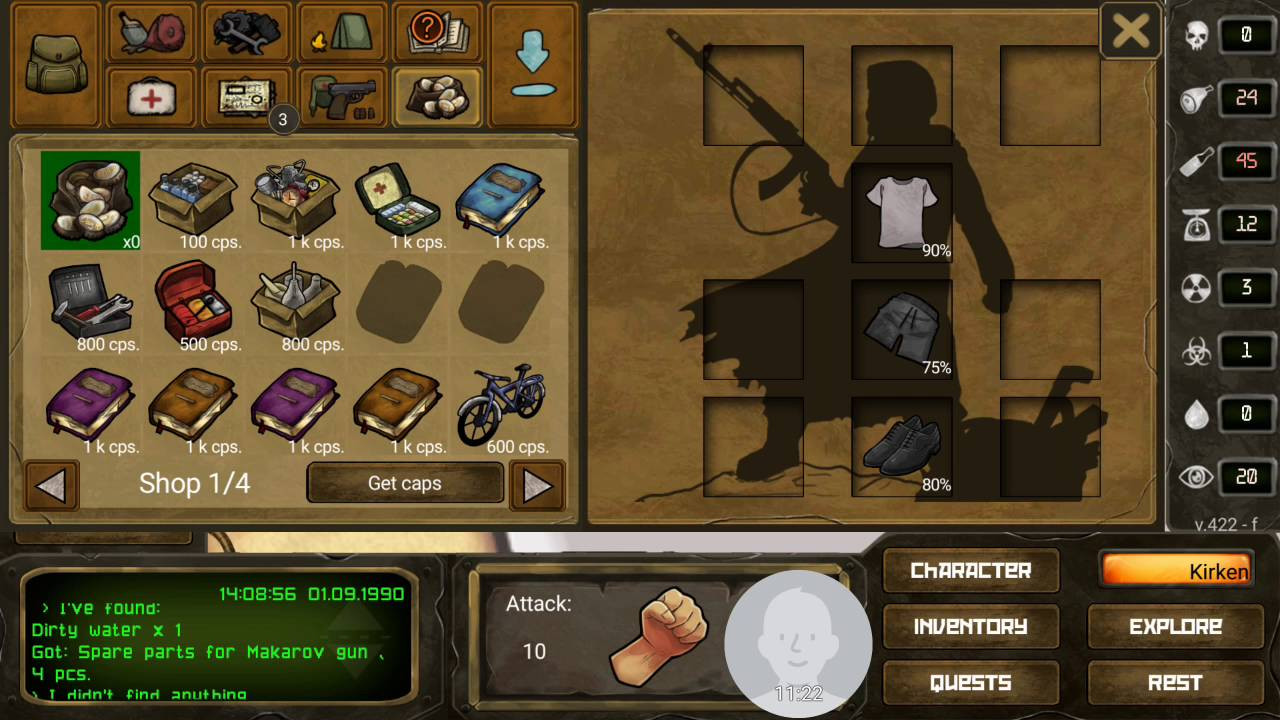
Task: Open the Quests menu
Action: tap(970, 683)
